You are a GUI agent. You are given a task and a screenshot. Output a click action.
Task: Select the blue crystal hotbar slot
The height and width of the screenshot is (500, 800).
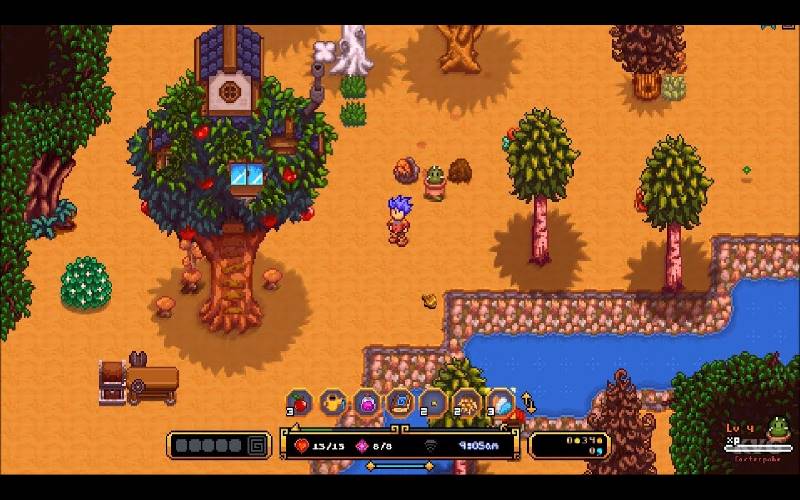coord(500,402)
